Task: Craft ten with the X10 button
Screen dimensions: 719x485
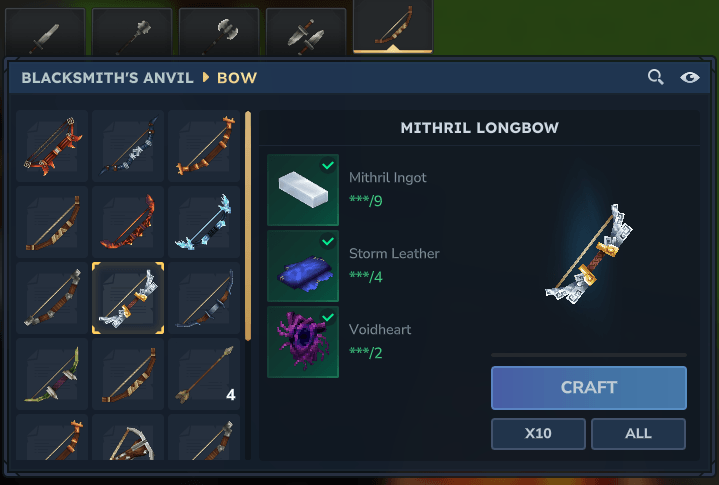Action: coord(538,434)
